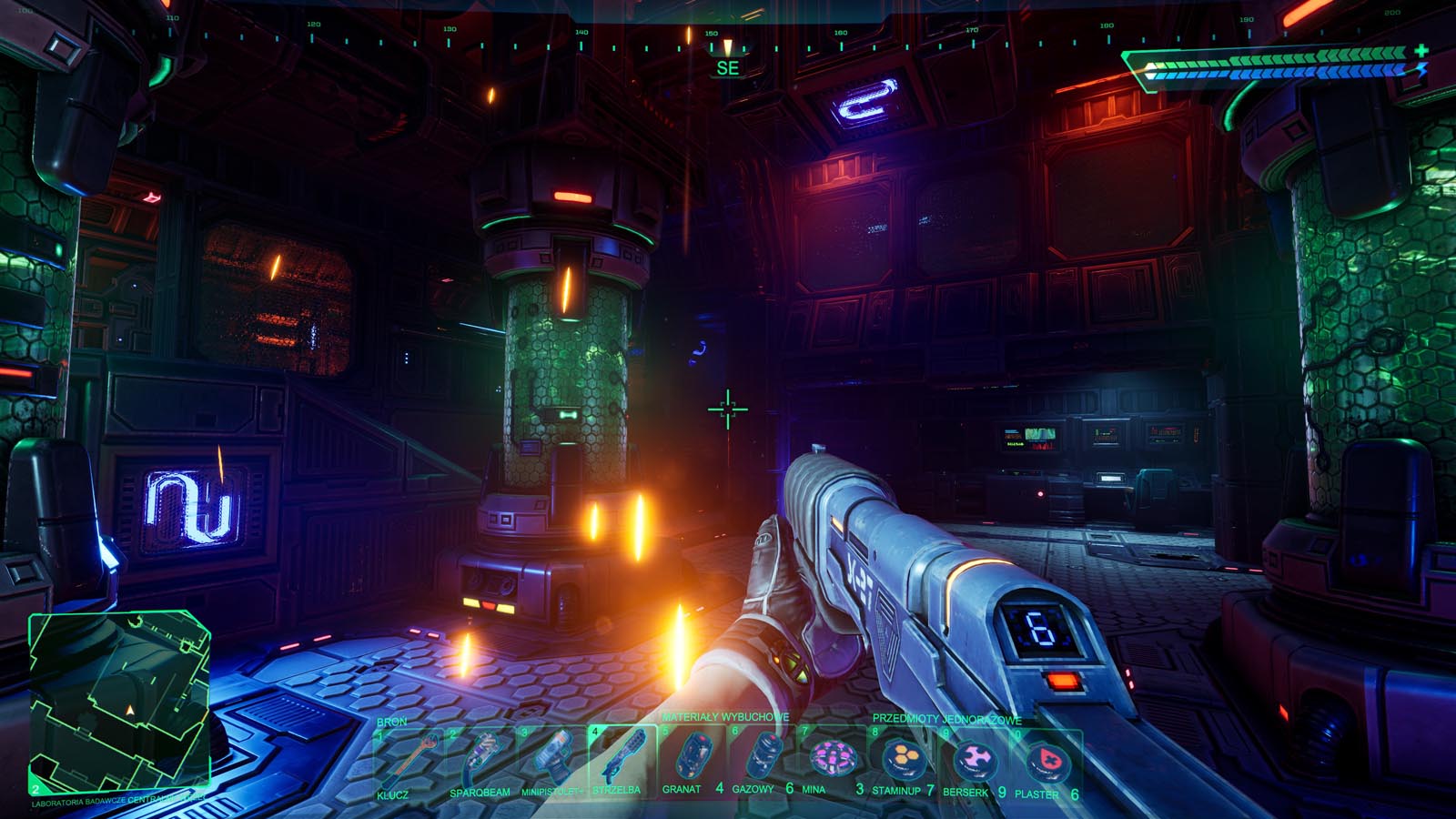Select the Mina explosive slot
This screenshot has height=819, width=1456.
(x=833, y=761)
